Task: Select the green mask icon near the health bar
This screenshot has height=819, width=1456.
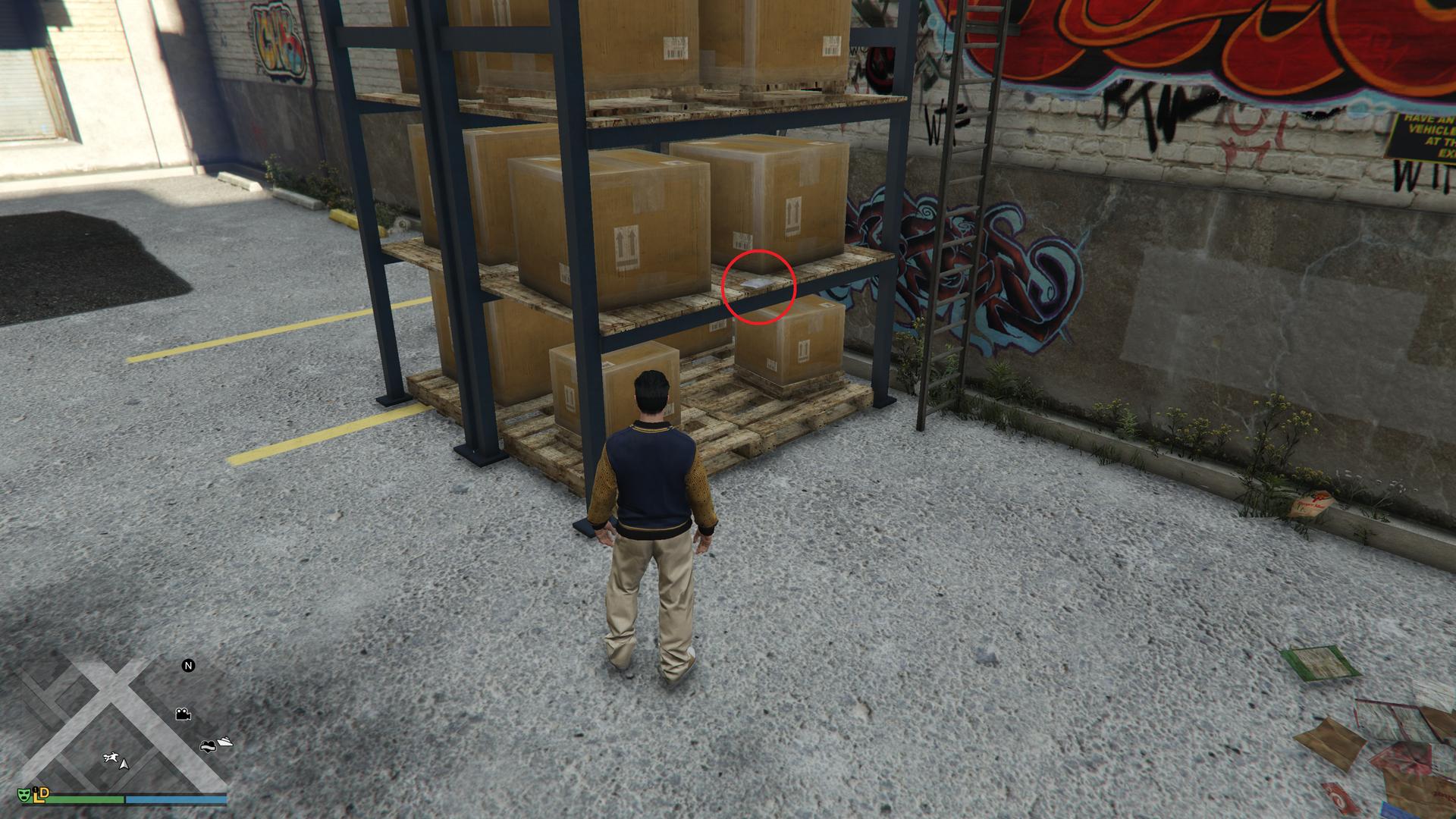Action: coord(25,795)
